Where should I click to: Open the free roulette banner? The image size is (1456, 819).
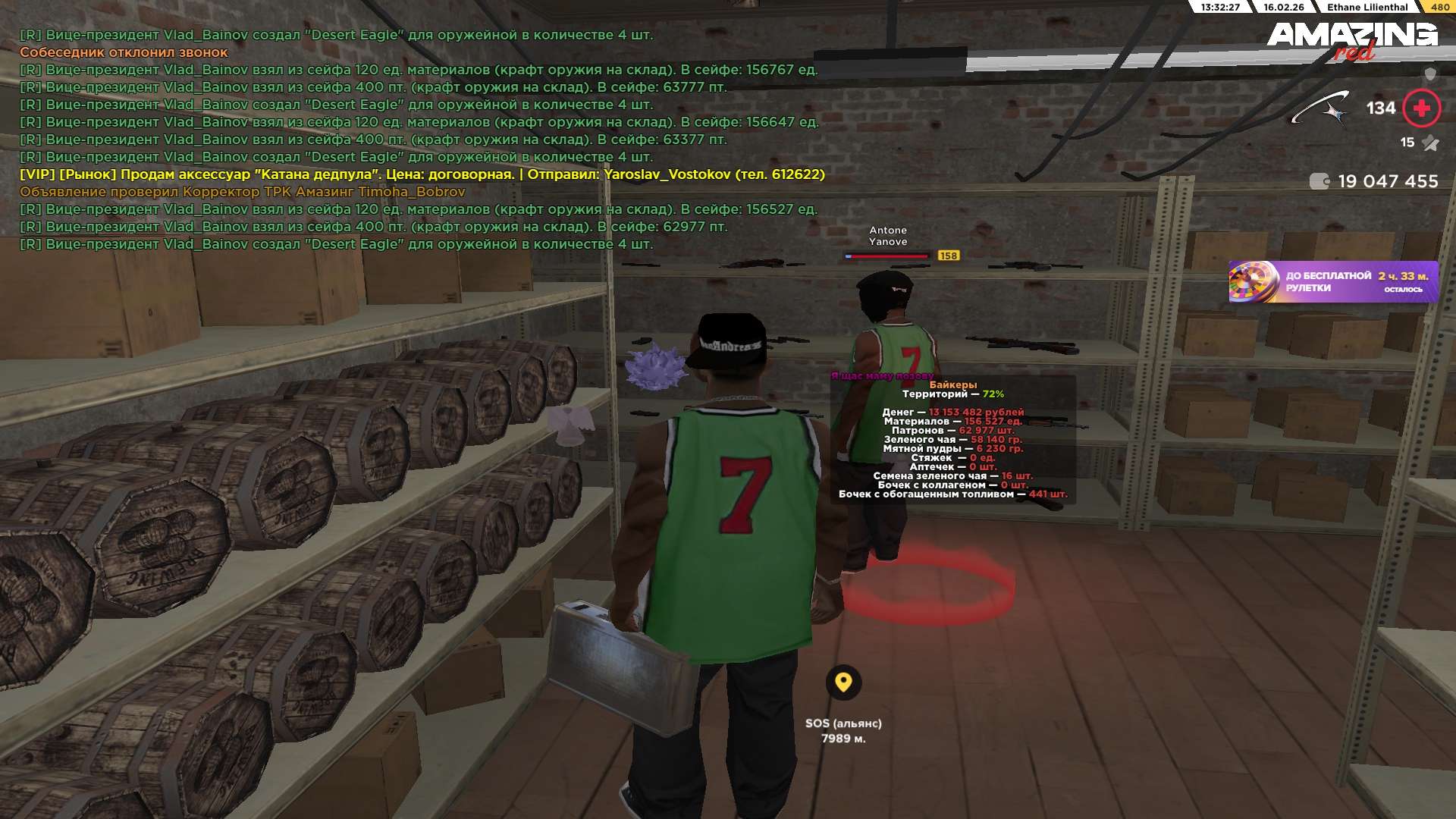[x=1333, y=281]
